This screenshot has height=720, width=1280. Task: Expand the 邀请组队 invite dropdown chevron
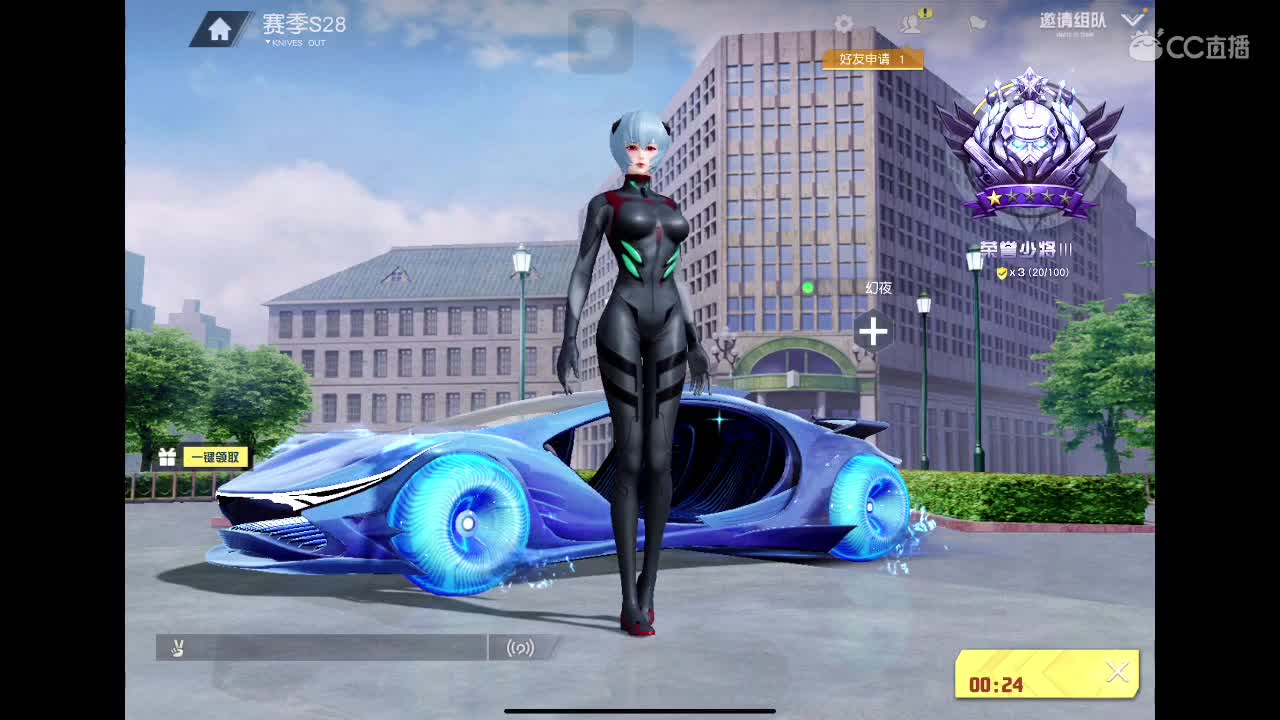pyautogui.click(x=1134, y=17)
